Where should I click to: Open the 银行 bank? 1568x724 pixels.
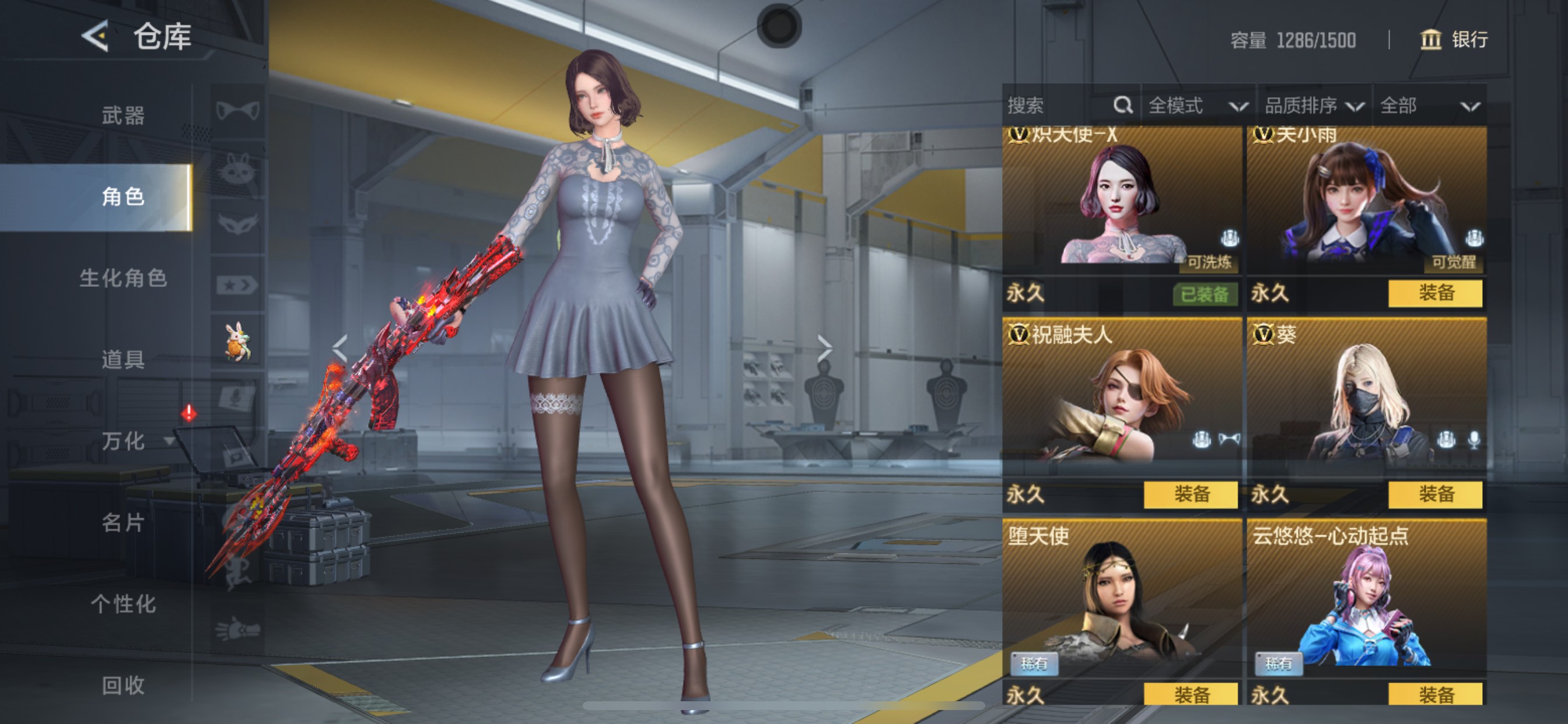[1454, 40]
